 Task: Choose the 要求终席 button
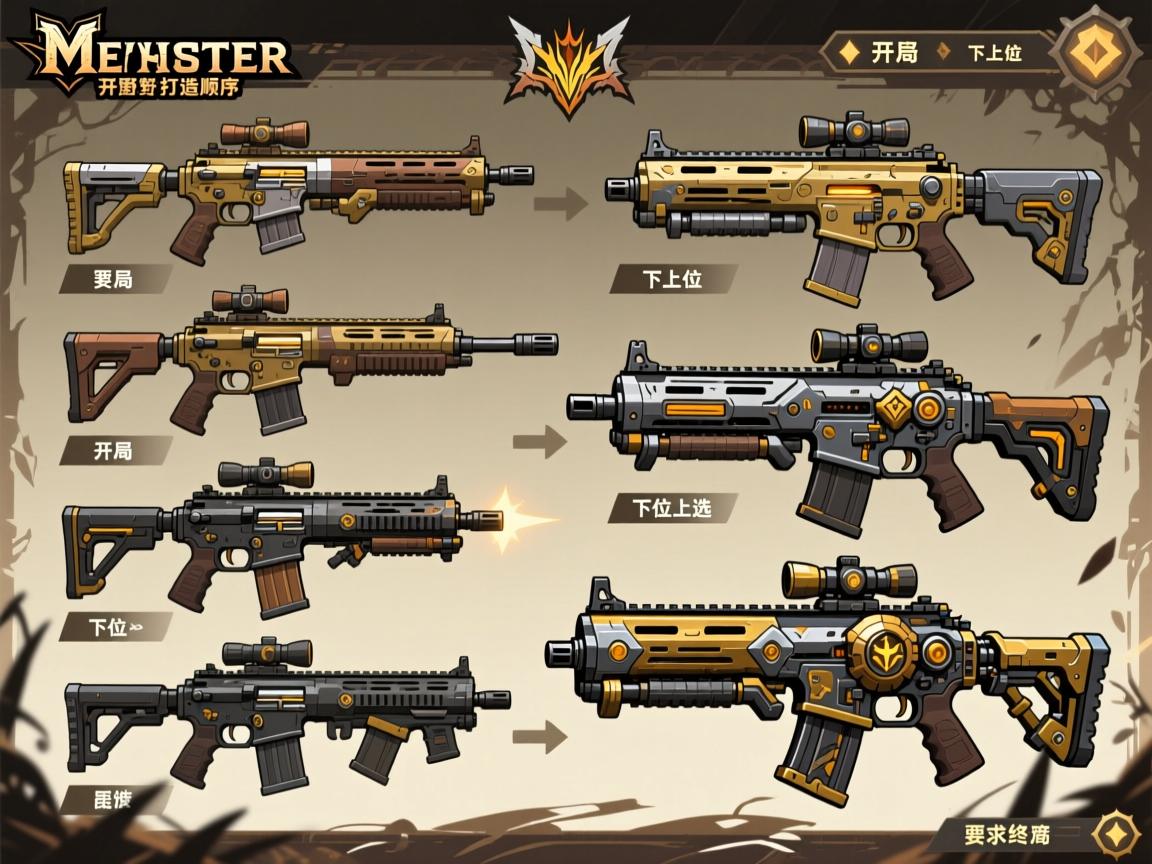click(x=1006, y=833)
